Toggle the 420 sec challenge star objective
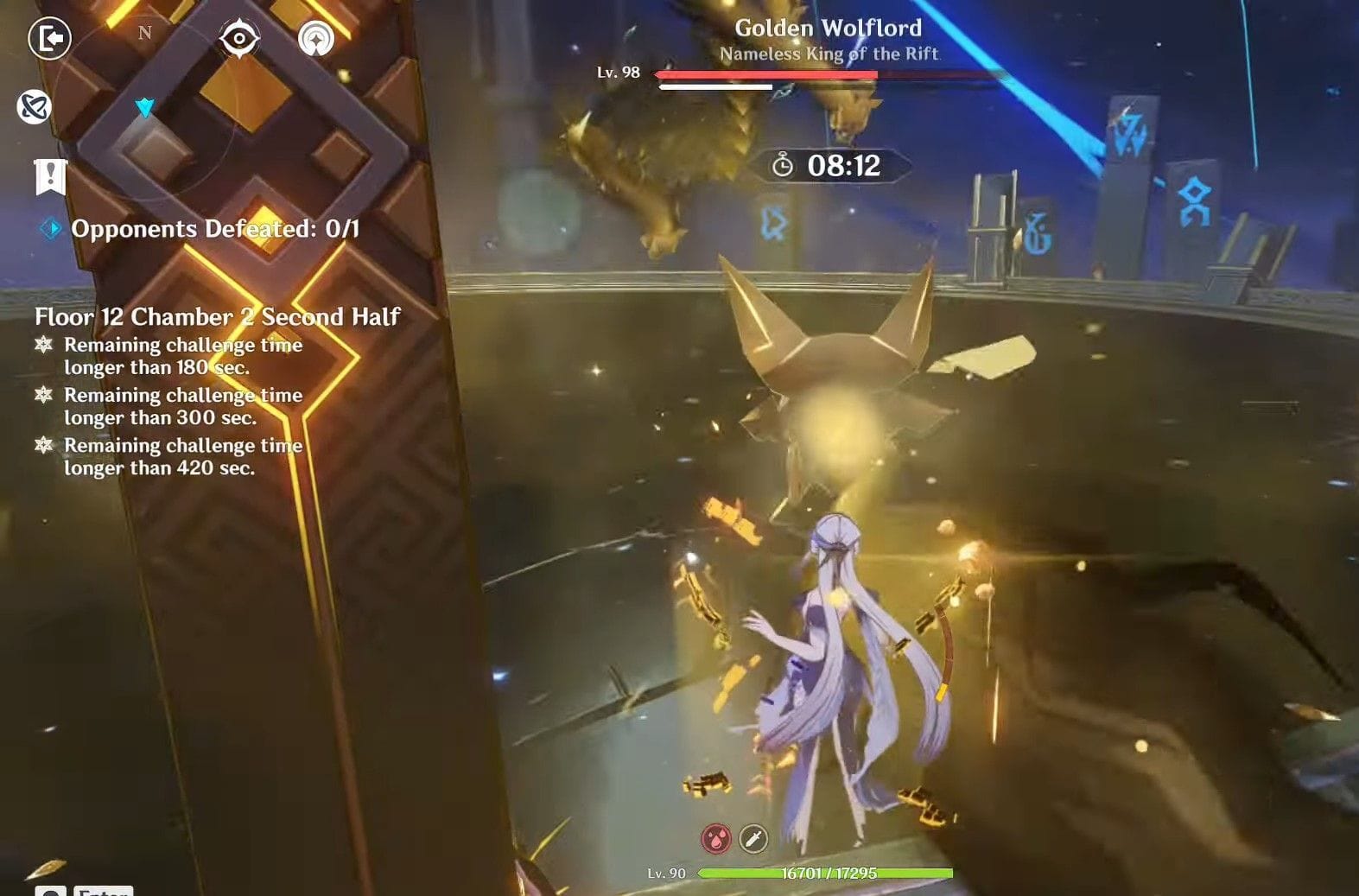Viewport: 1359px width, 896px height. [44, 446]
